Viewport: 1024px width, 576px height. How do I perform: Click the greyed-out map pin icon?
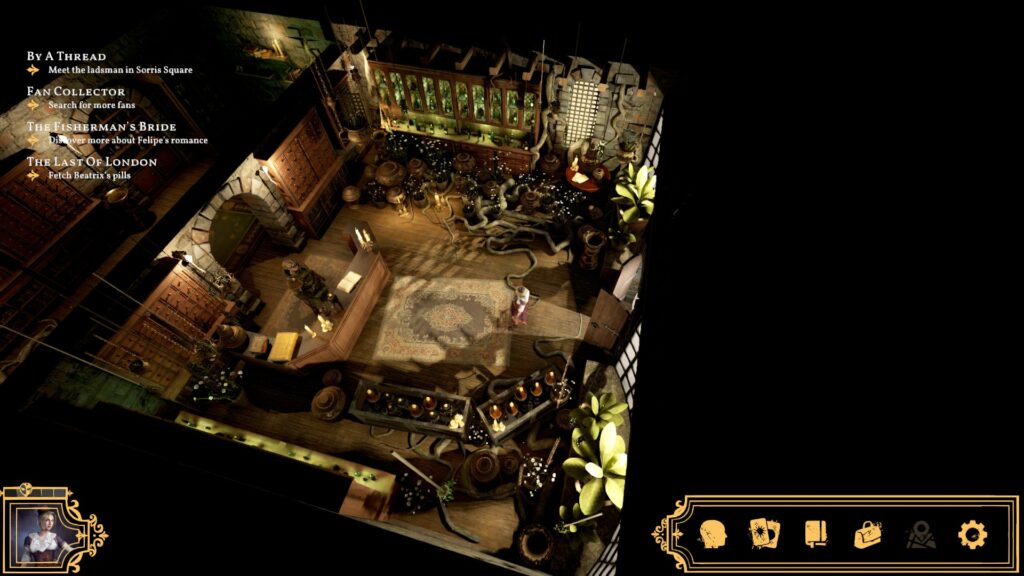(920, 535)
